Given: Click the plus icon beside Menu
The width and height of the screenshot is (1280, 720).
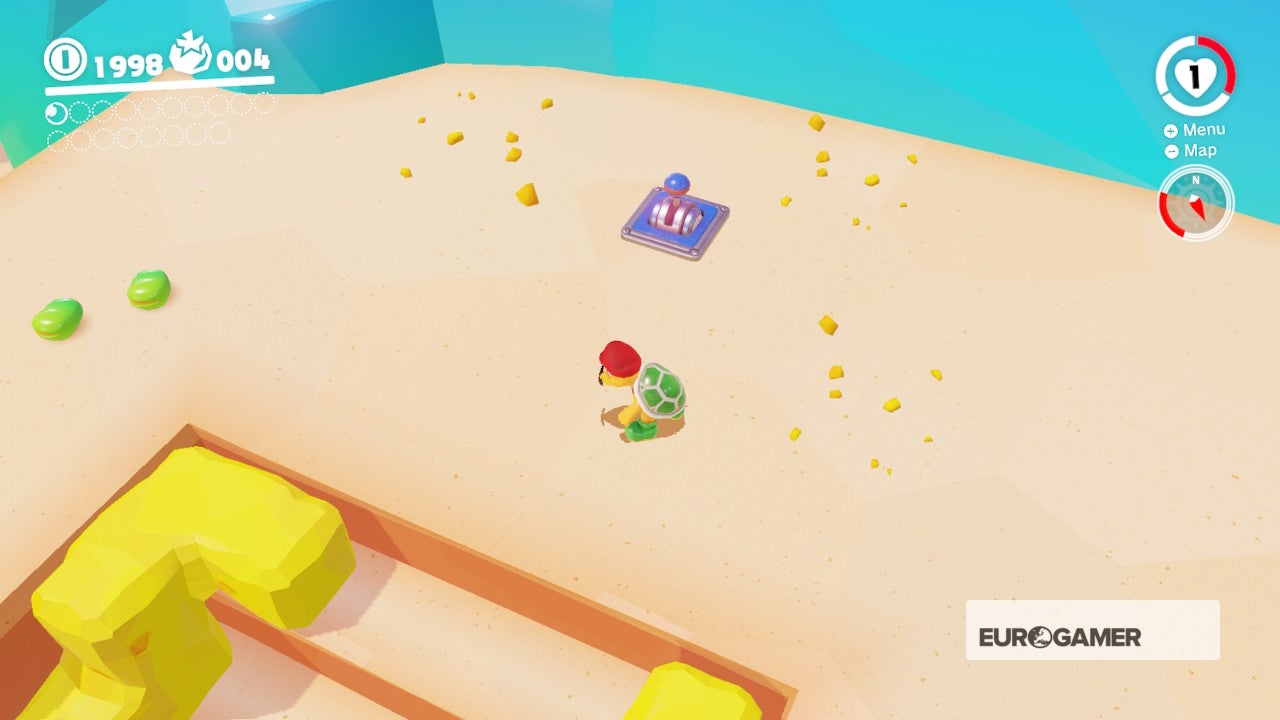Looking at the screenshot, I should (x=1170, y=130).
